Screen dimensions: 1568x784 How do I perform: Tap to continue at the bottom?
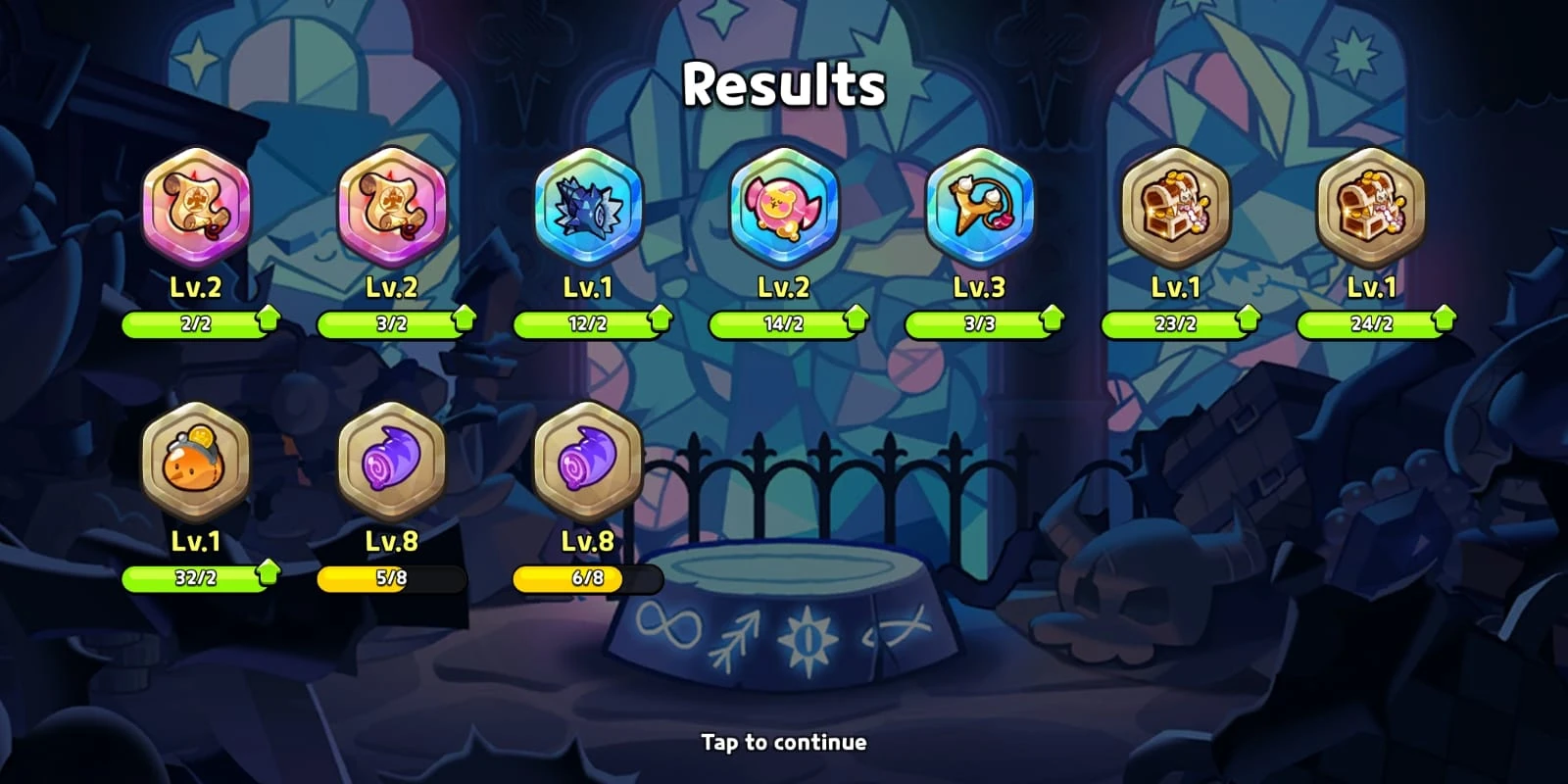pyautogui.click(x=784, y=743)
